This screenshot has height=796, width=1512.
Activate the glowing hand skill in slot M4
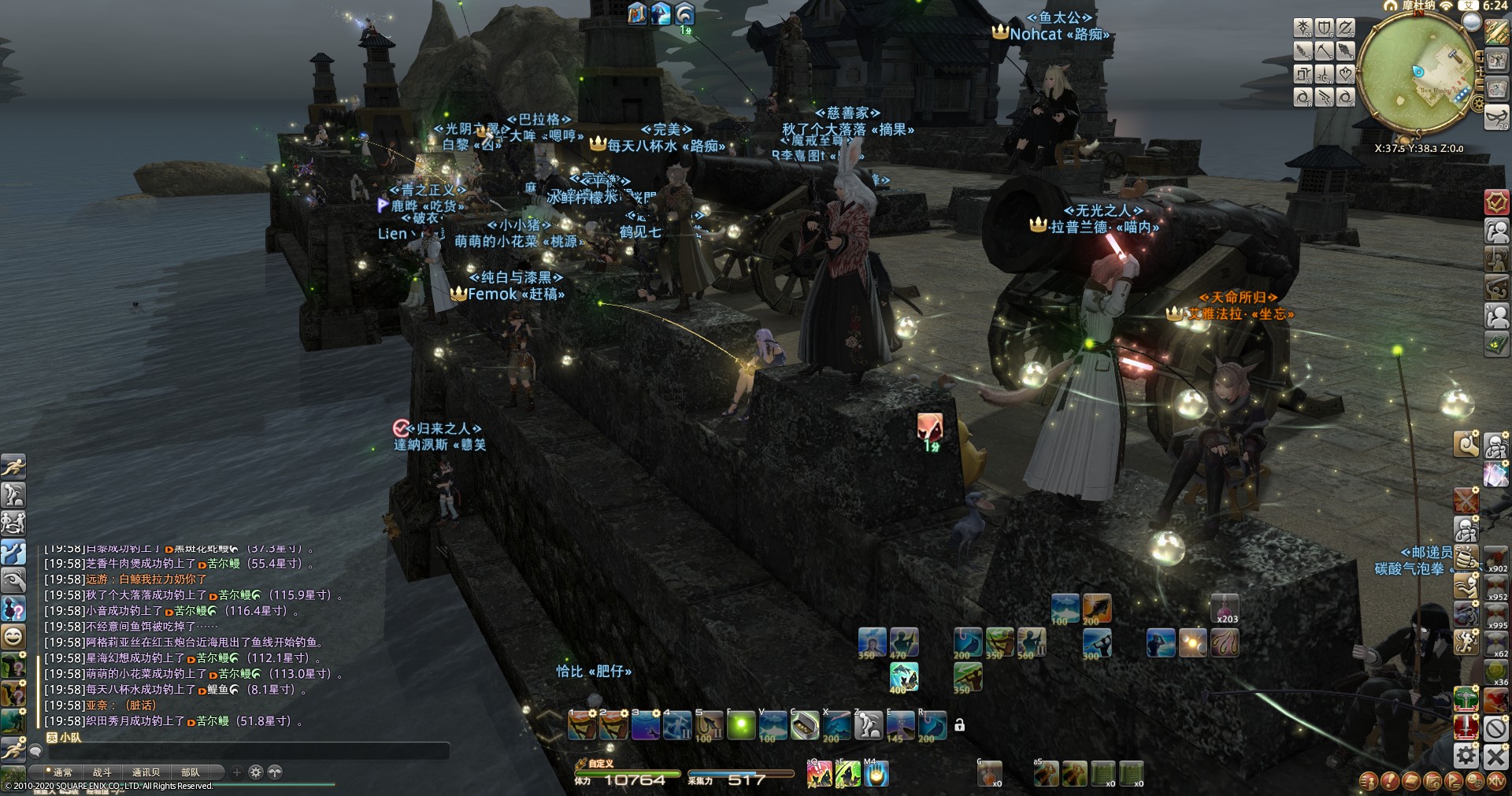coord(875,775)
